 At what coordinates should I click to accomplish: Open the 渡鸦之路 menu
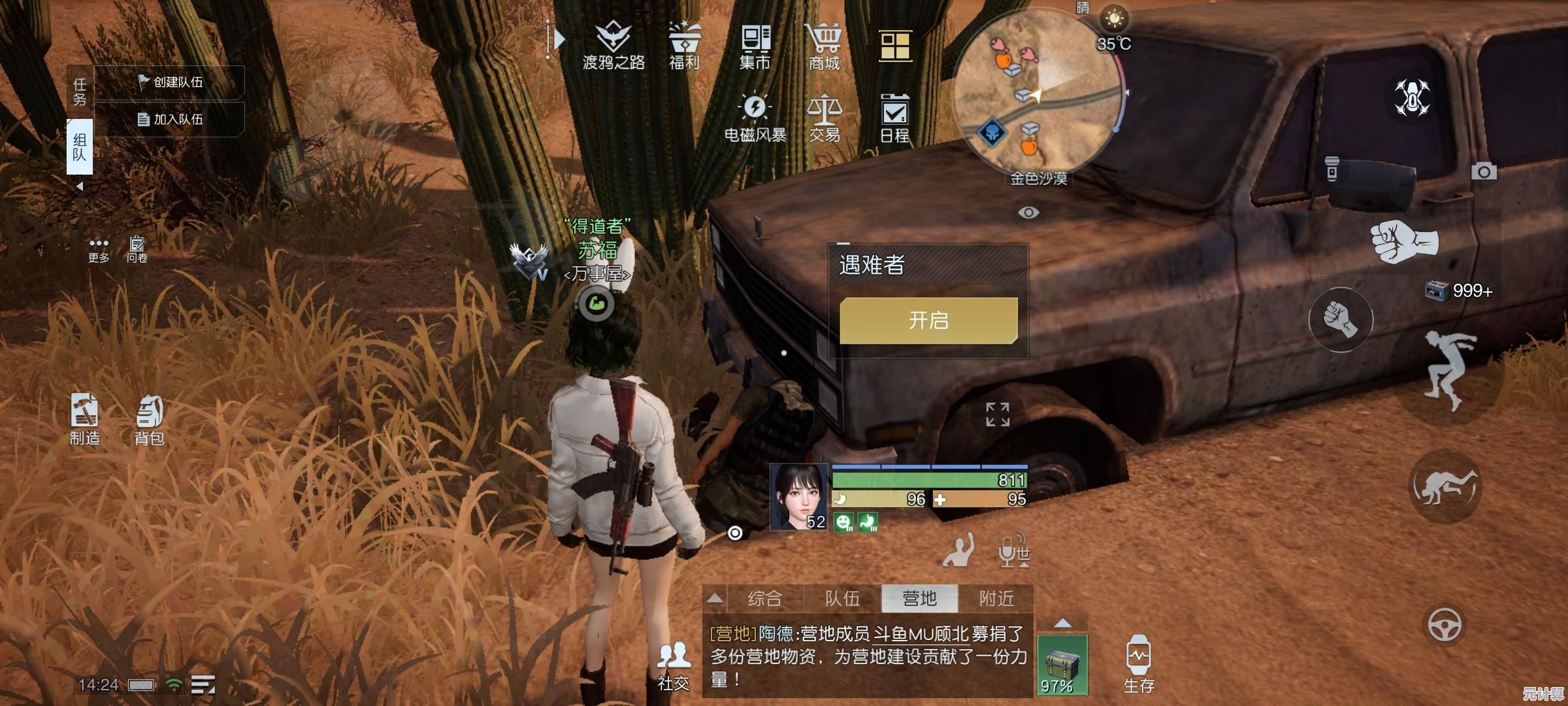(613, 44)
